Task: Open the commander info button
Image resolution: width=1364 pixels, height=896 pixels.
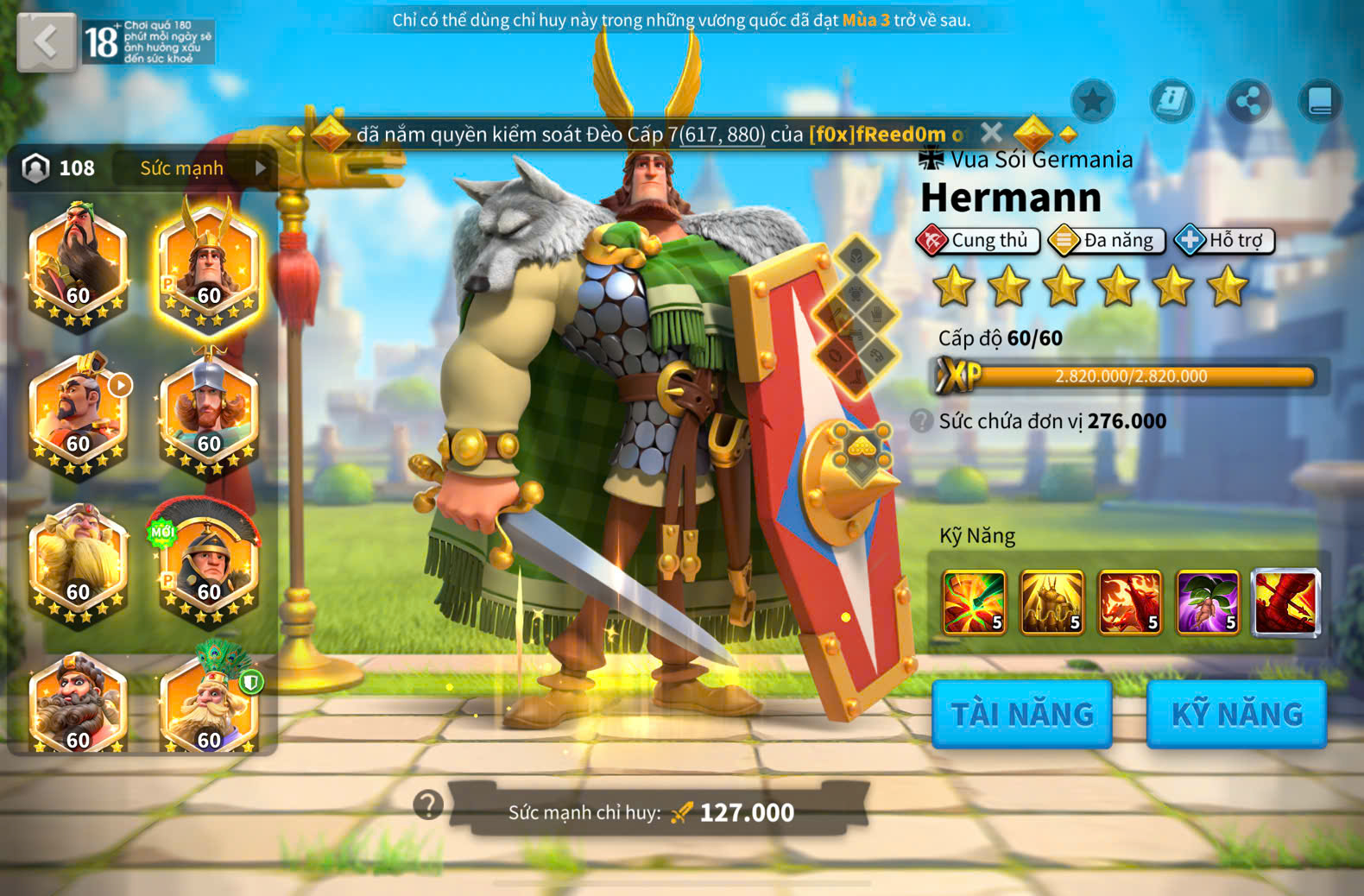Action: pyautogui.click(x=1171, y=102)
